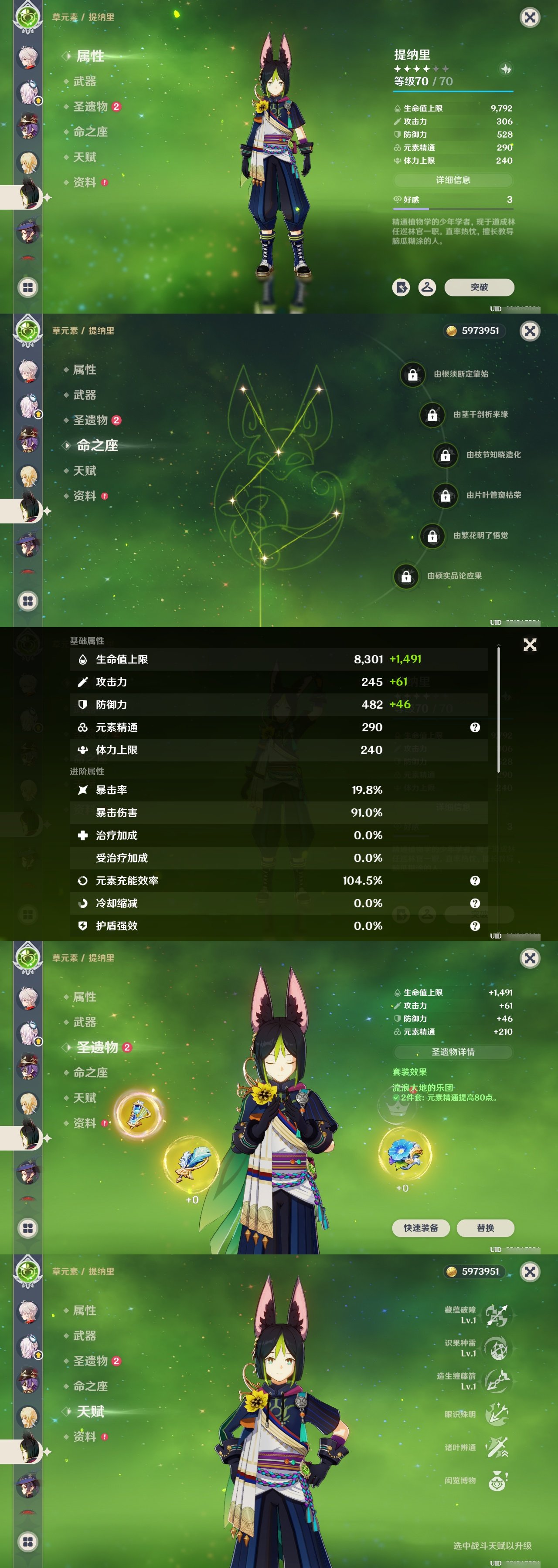Click the 草元素 element icon in top corner
The width and height of the screenshot is (558, 1568).
(26, 16)
